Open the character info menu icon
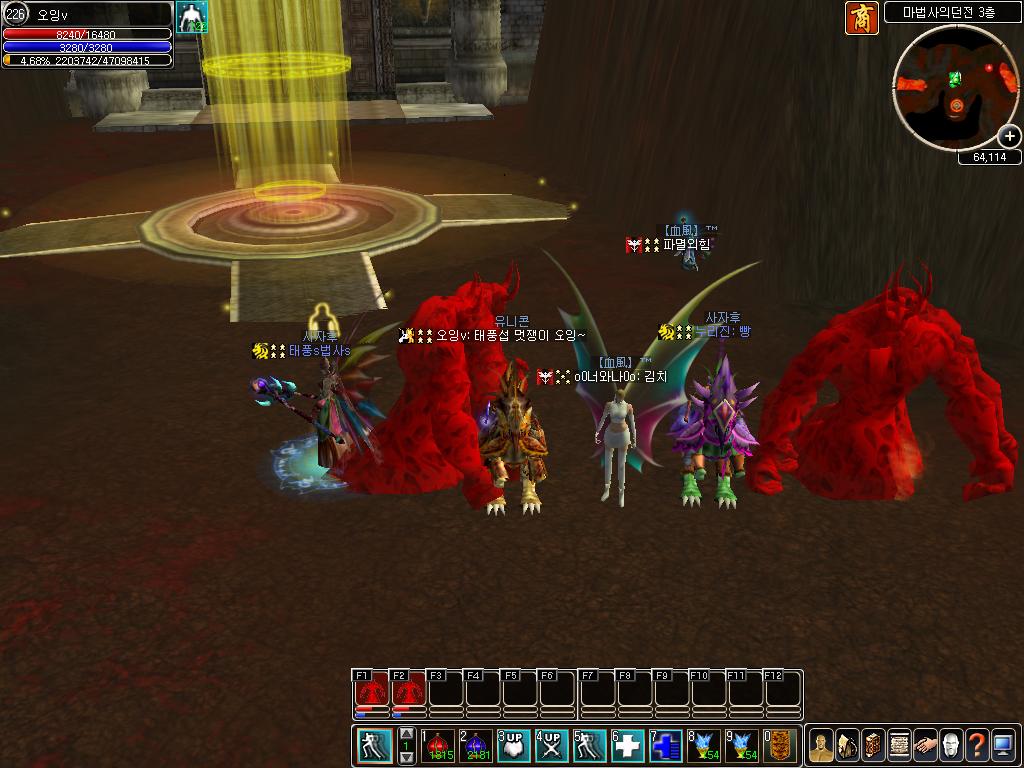This screenshot has width=1024, height=768. click(x=820, y=745)
